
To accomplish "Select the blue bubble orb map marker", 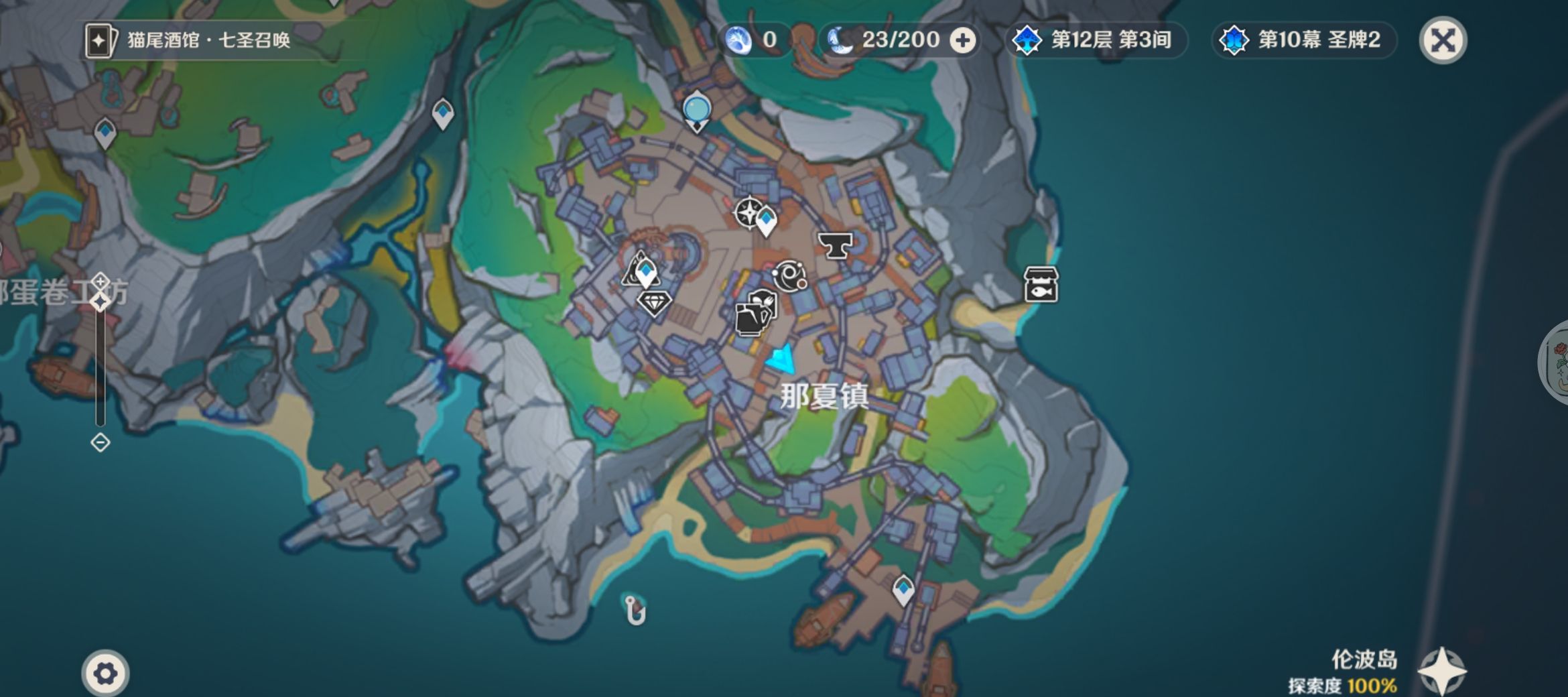I will pyautogui.click(x=697, y=109).
